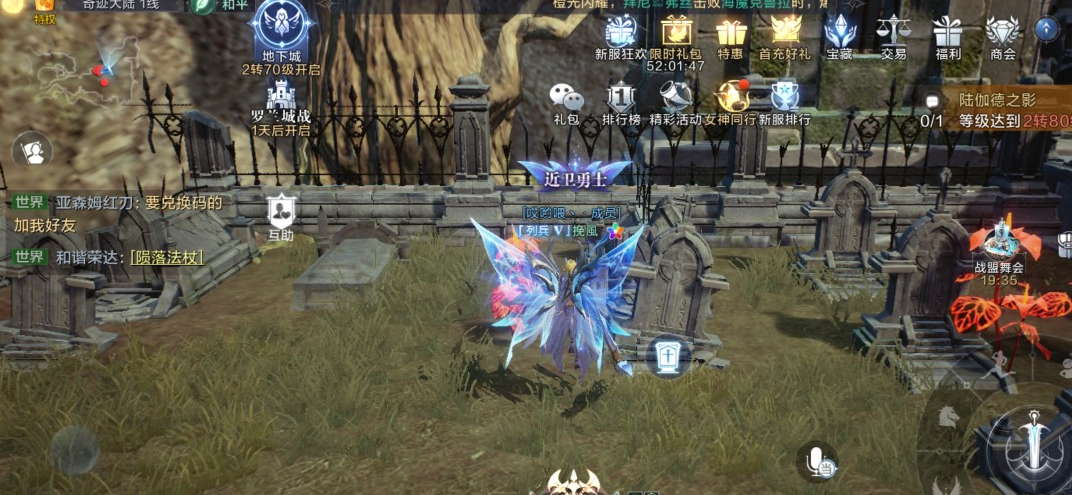Open the 新服狂欢 new server event

click(x=620, y=34)
